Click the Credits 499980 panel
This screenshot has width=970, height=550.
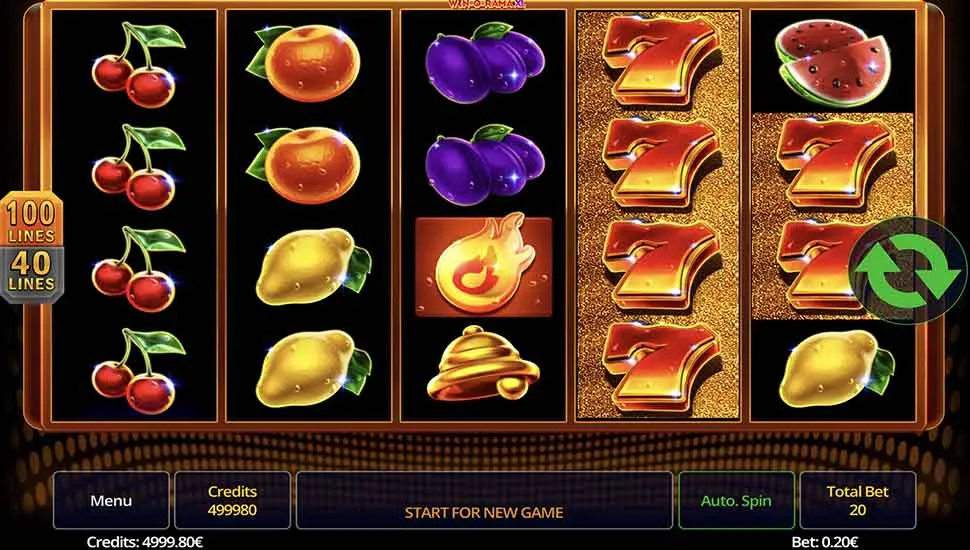232,500
